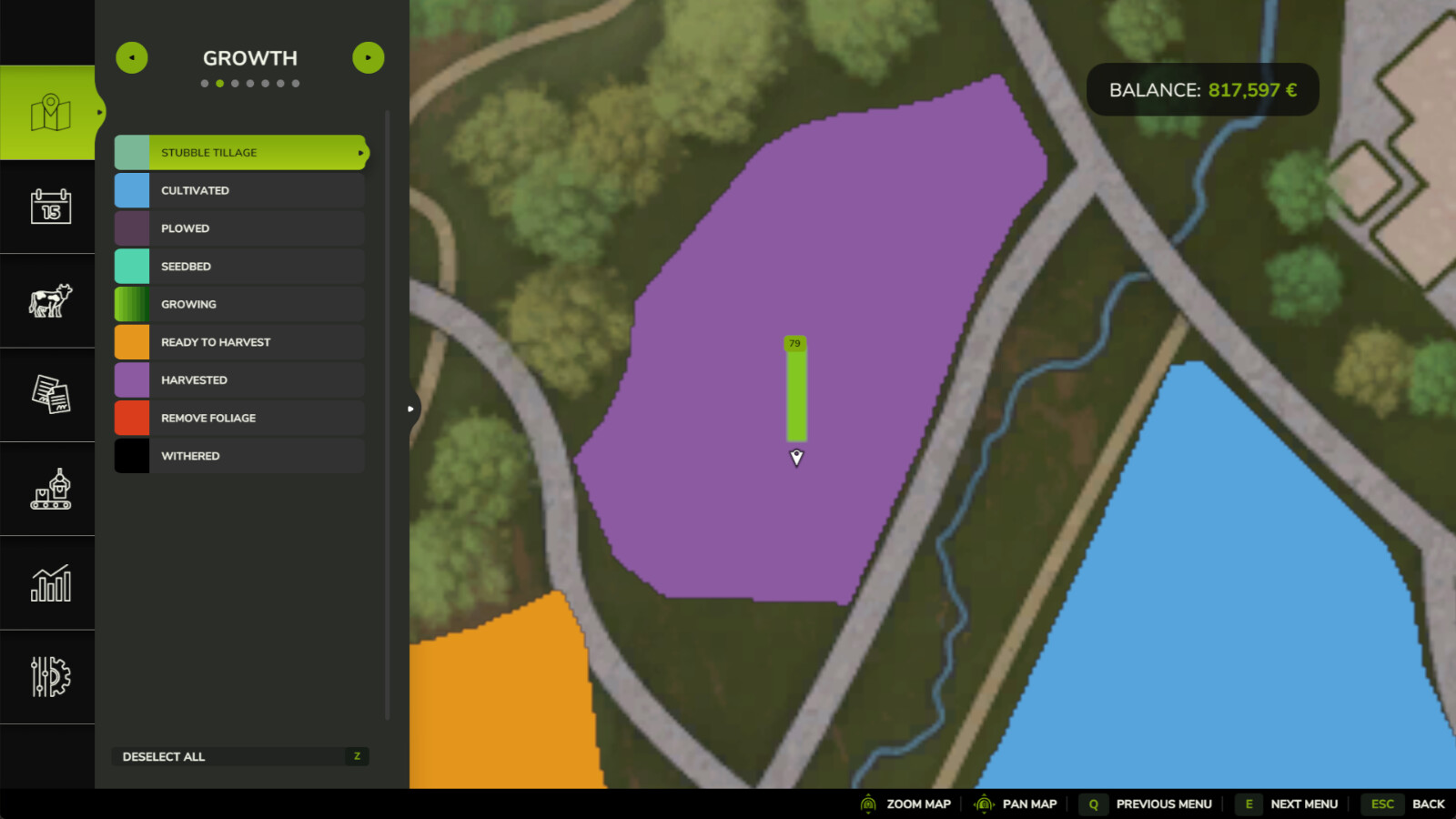
Task: Open the game settings sliders icon
Action: (50, 675)
